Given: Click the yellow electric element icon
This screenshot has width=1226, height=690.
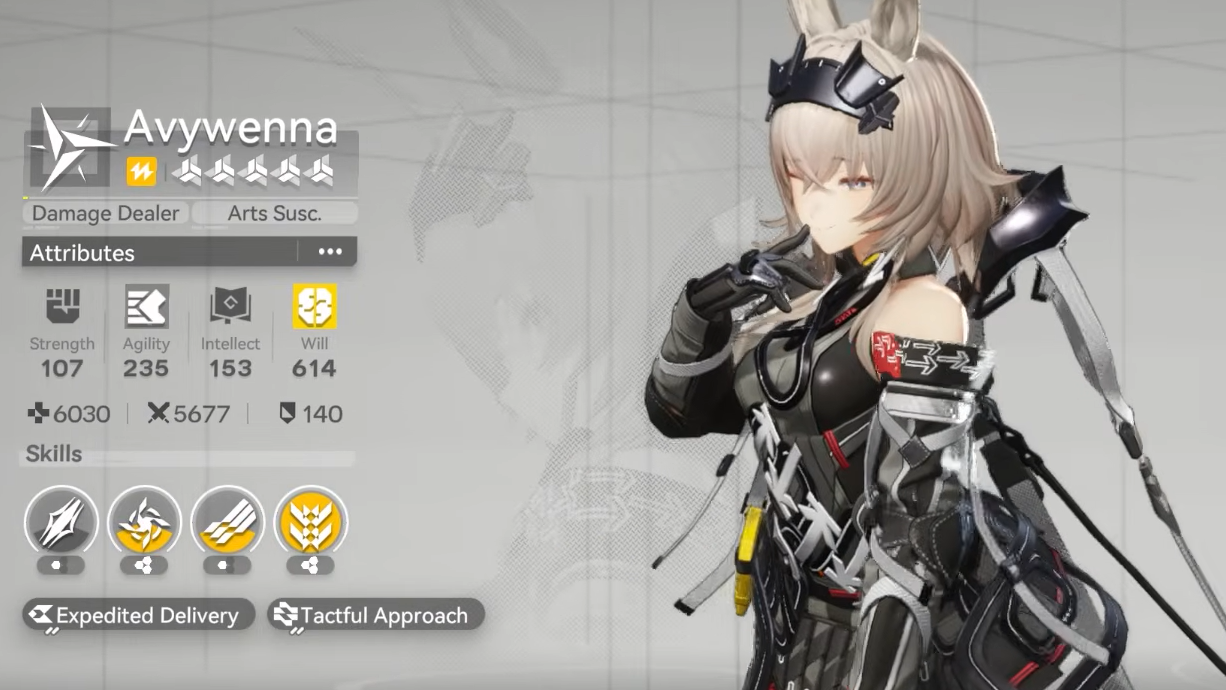Looking at the screenshot, I should pos(141,172).
